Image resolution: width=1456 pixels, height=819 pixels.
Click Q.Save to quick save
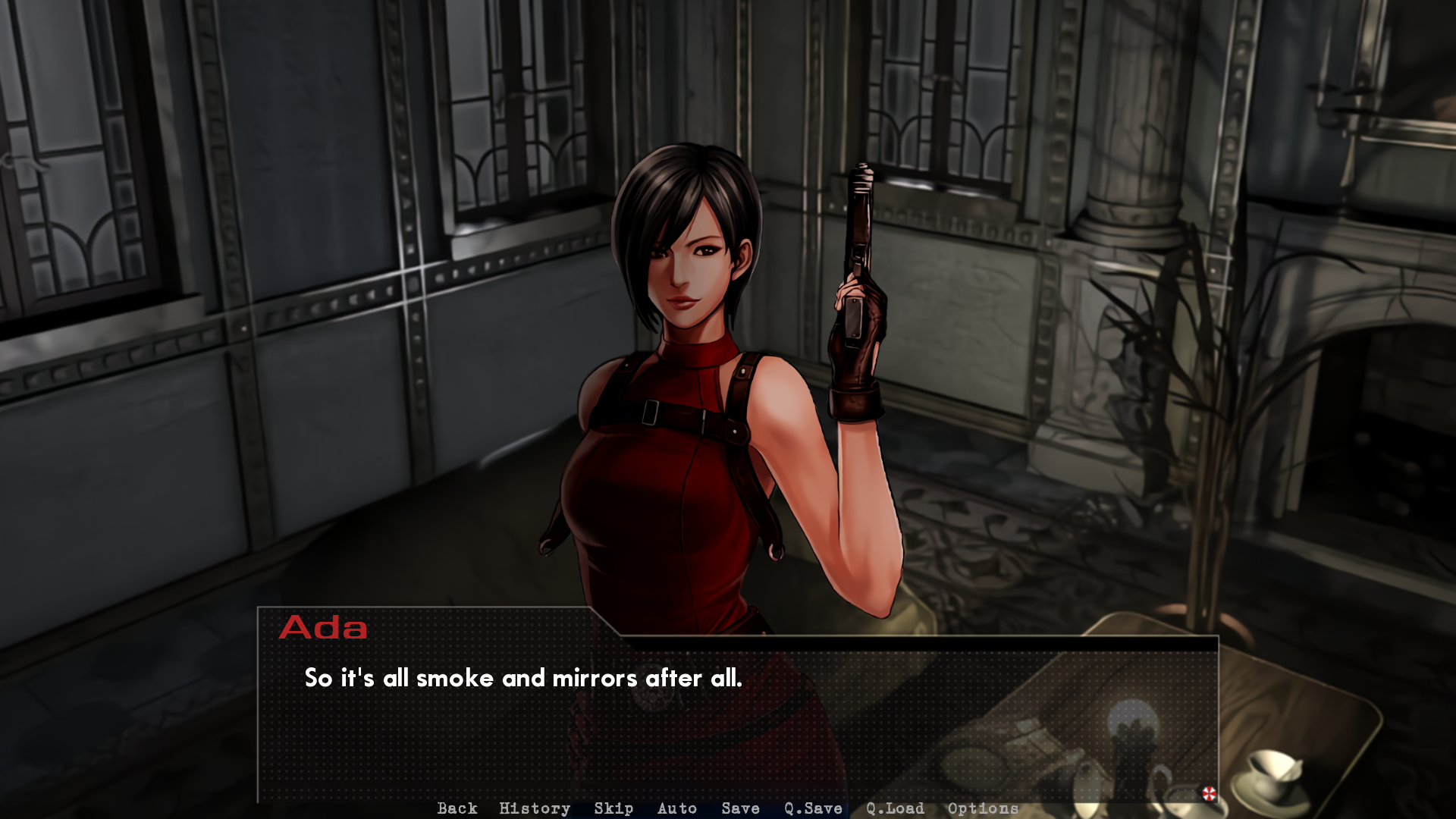813,808
